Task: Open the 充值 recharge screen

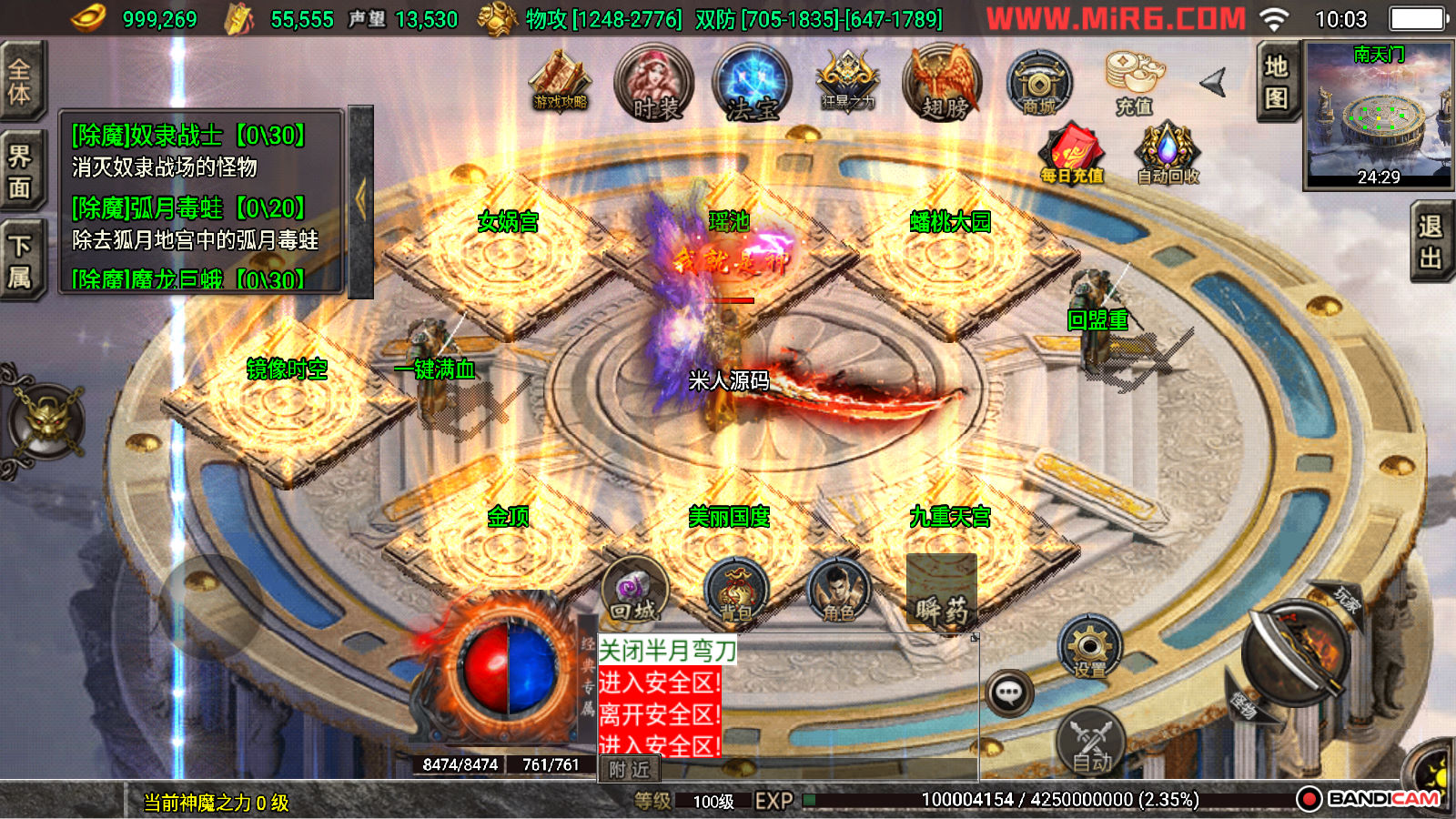Action: tap(1134, 82)
